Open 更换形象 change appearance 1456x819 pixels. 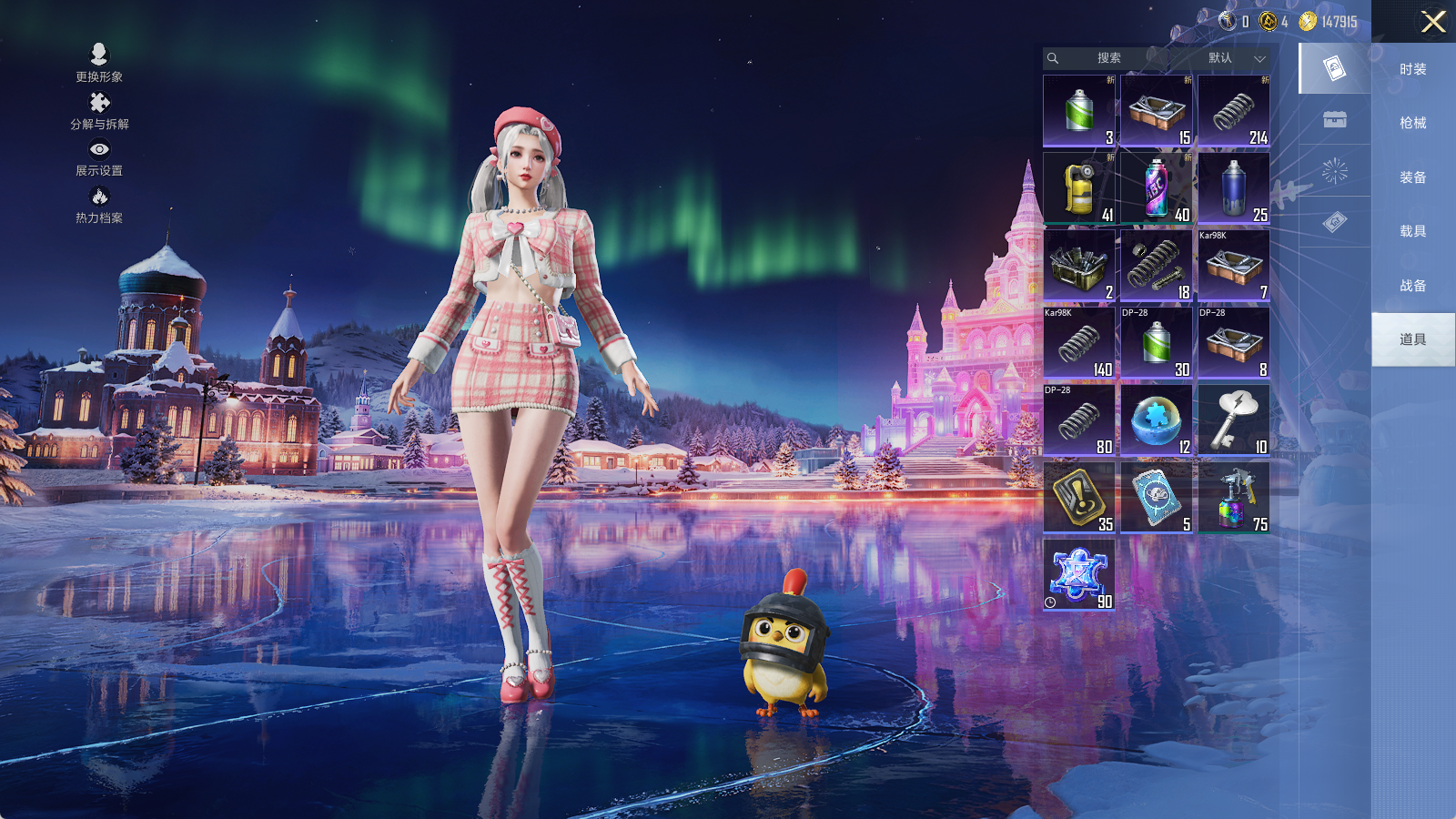coord(99,63)
